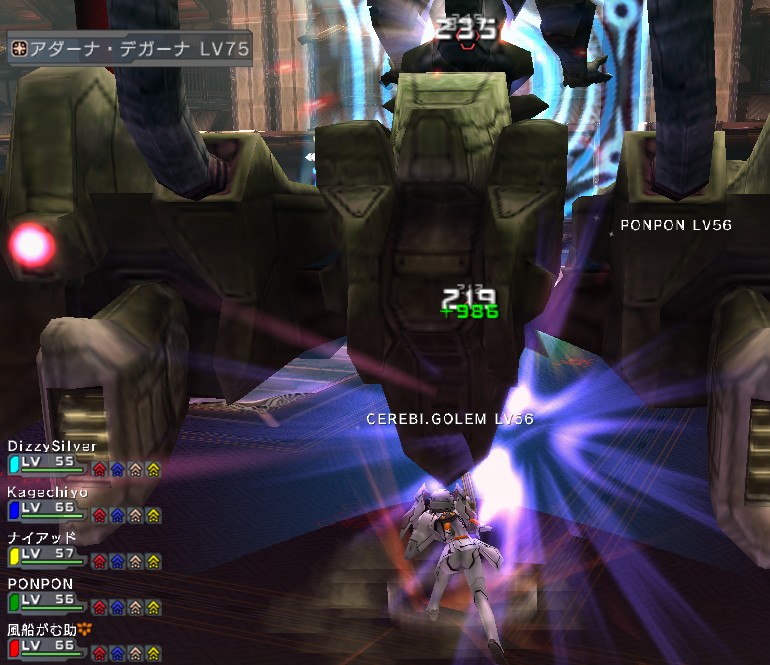
Task: Select DizzySilver in the party list
Action: (50, 446)
